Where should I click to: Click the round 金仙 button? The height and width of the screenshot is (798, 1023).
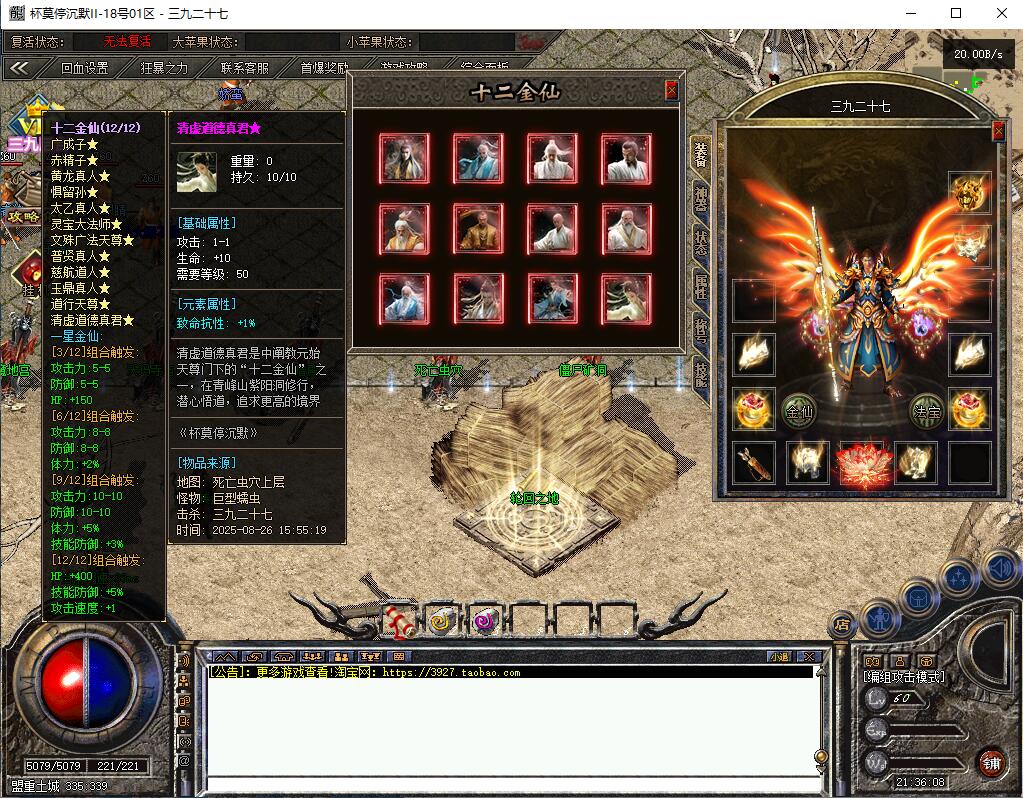click(x=799, y=410)
